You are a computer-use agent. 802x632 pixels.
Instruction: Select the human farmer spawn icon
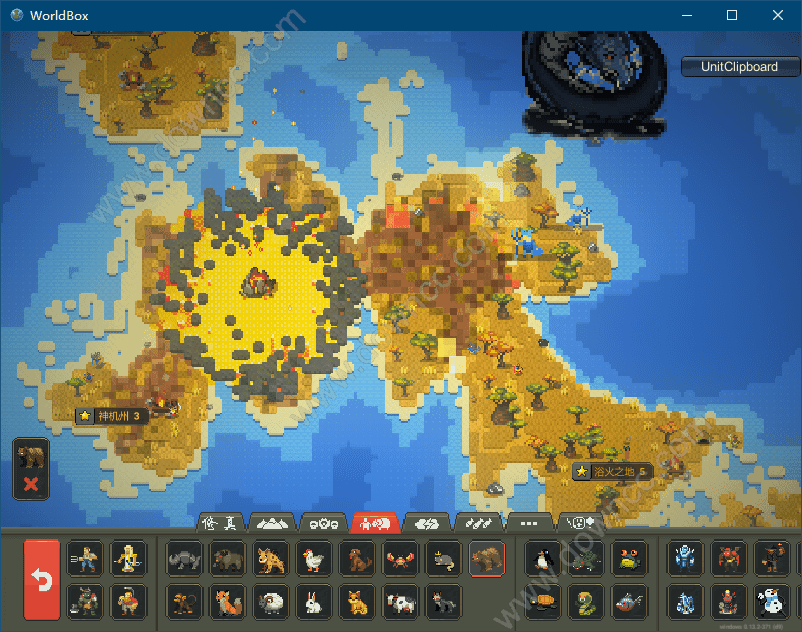84,559
